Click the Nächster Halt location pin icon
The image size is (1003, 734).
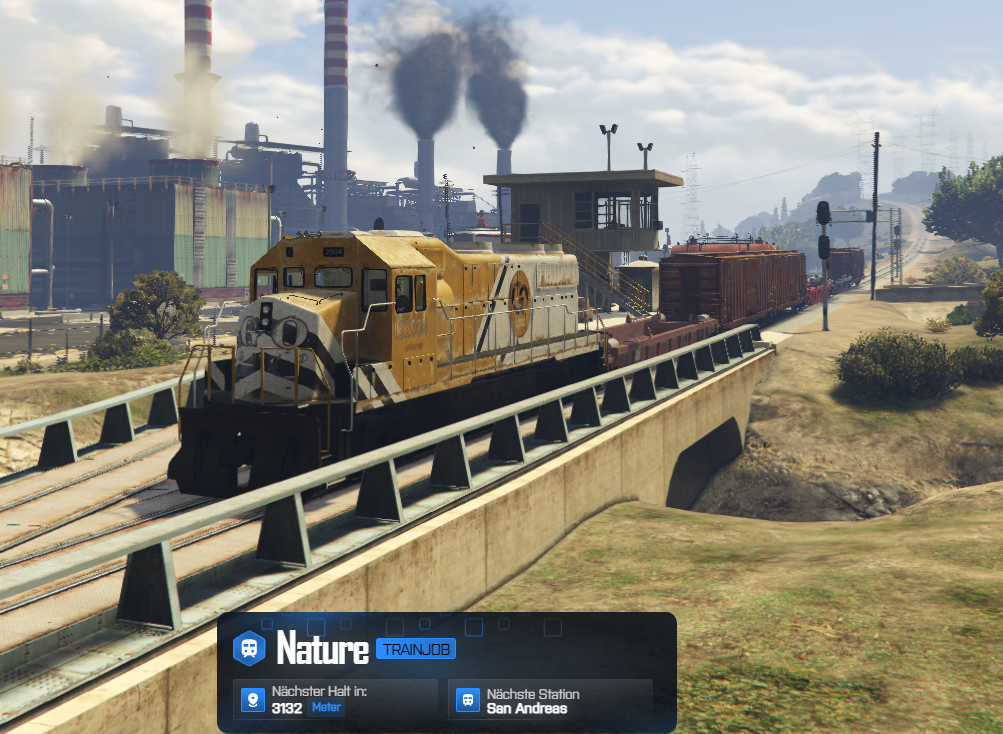tap(252, 700)
